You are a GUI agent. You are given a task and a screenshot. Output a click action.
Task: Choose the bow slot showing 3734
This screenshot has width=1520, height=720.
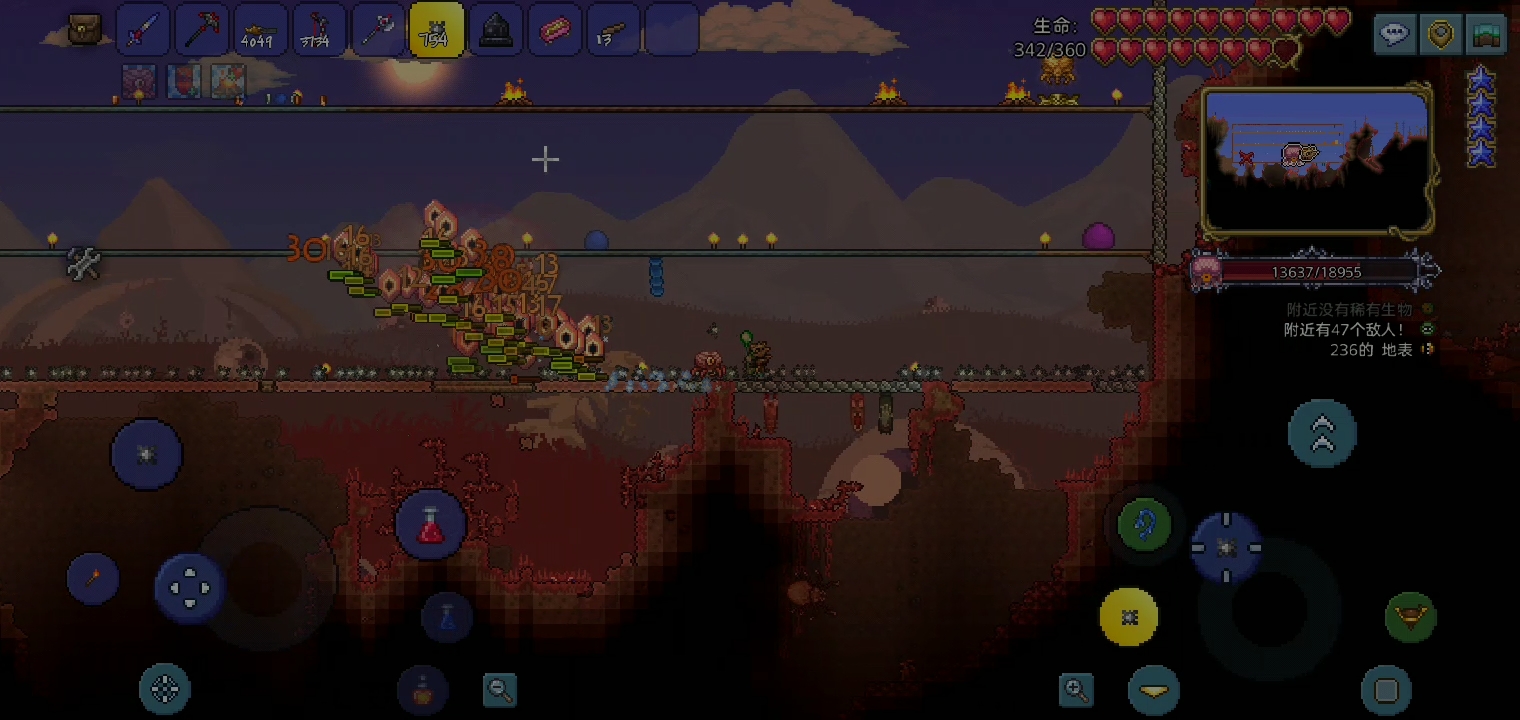[x=319, y=30]
